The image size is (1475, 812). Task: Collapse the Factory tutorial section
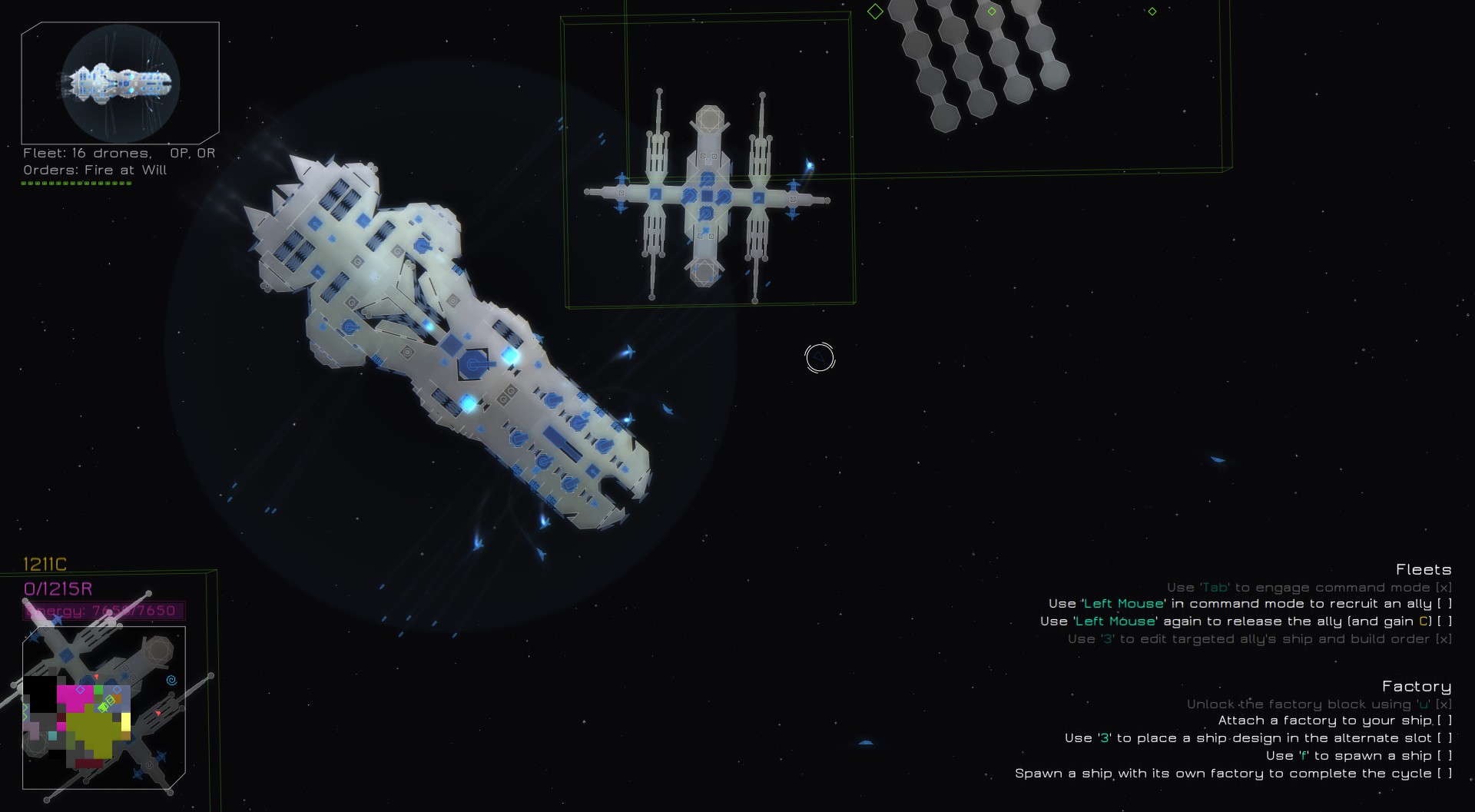click(x=1417, y=686)
